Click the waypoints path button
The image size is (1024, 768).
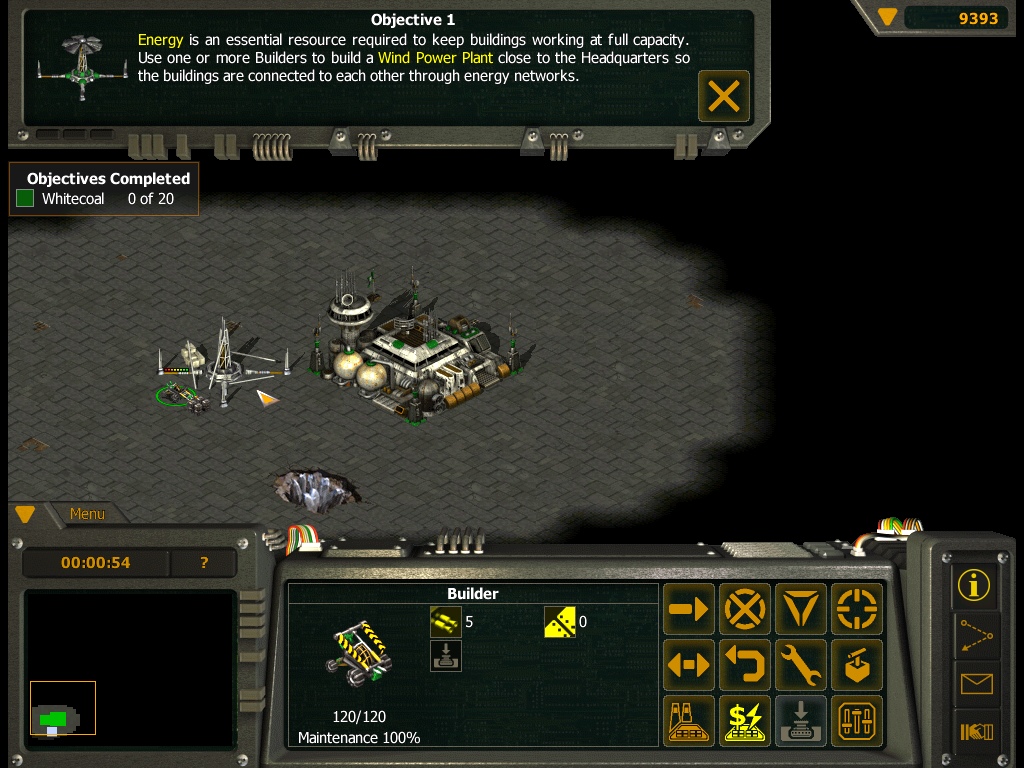coord(975,635)
